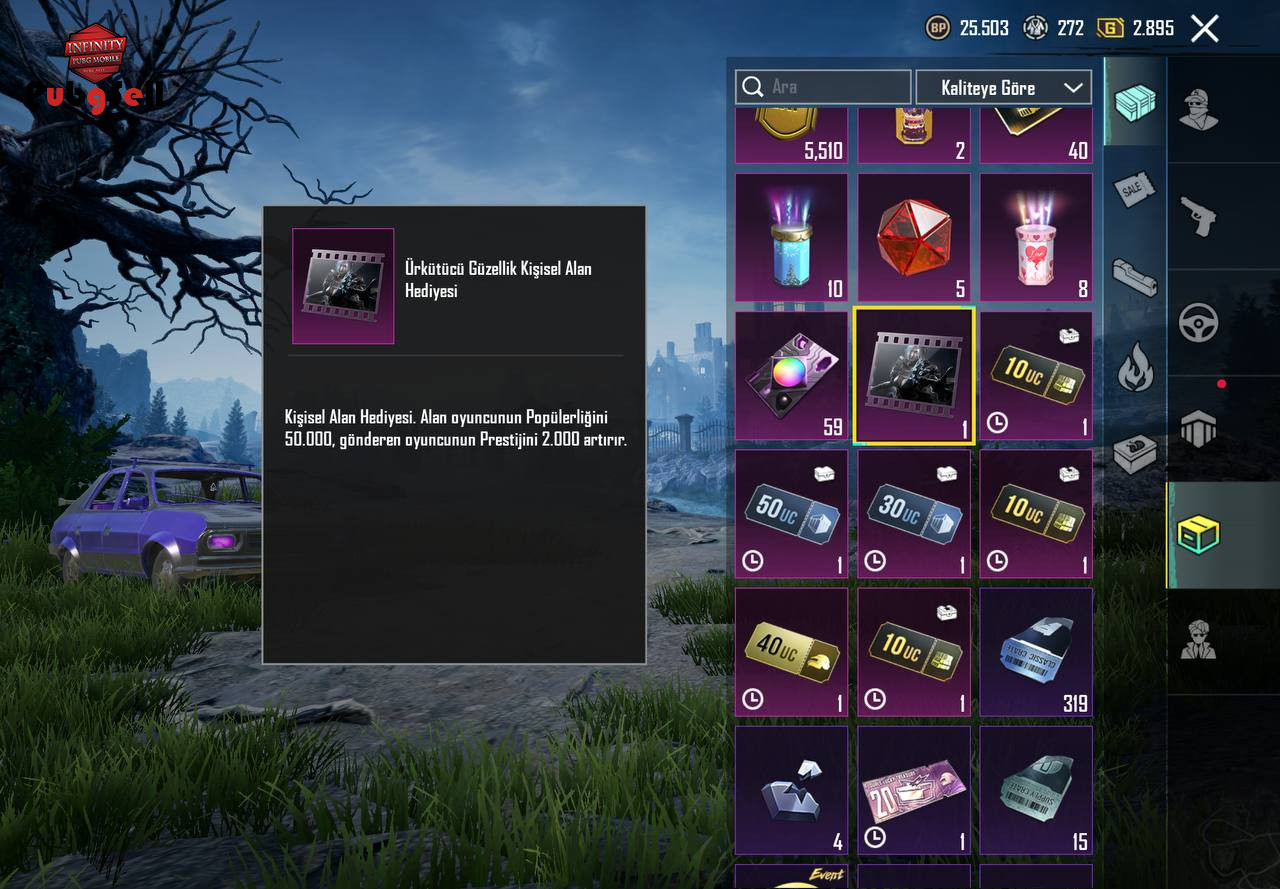
Task: Choose the 40 UC voucher slot
Action: point(791,652)
